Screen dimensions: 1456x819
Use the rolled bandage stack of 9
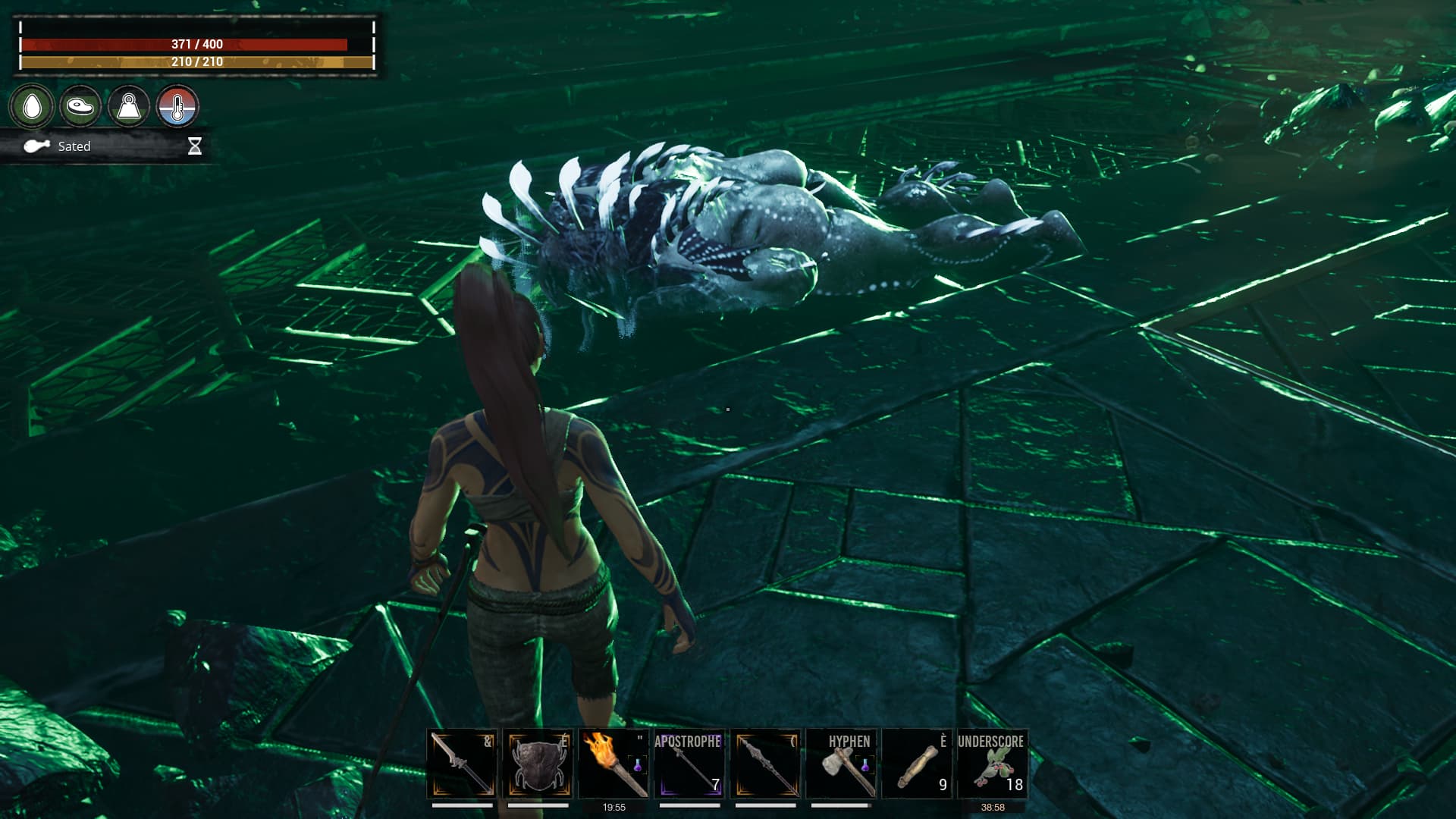pyautogui.click(x=917, y=764)
